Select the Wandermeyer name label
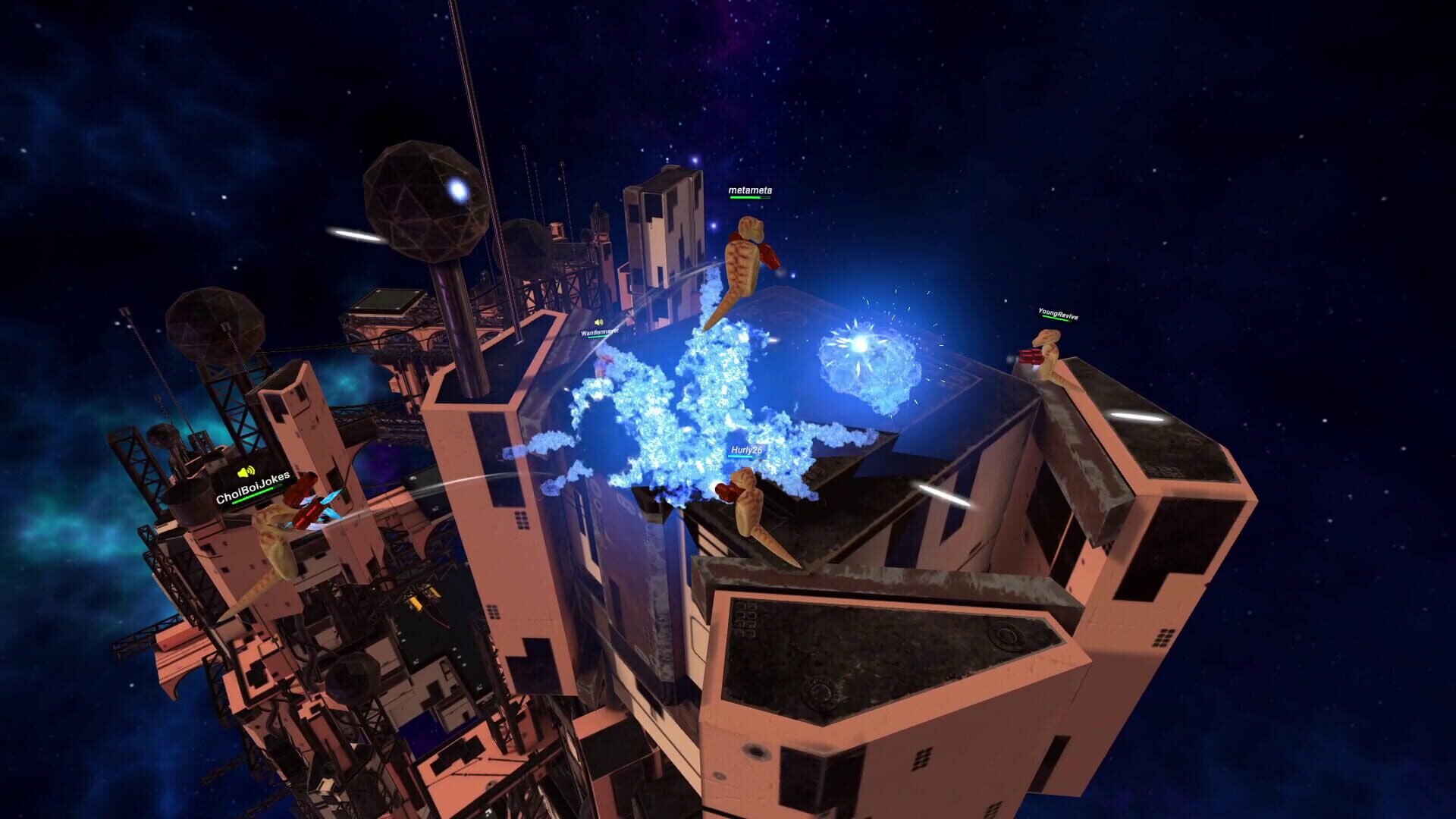 [600, 332]
